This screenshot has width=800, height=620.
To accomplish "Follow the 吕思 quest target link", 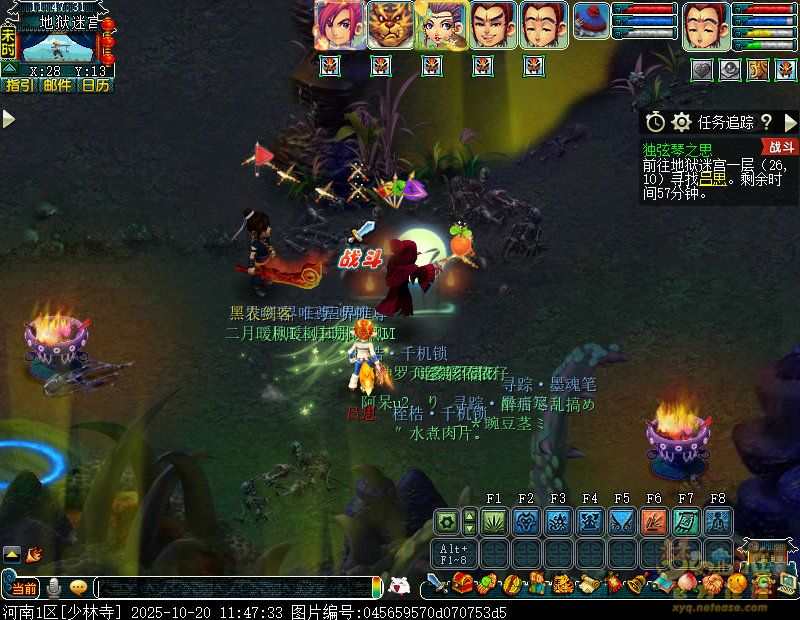I will click(711, 178).
